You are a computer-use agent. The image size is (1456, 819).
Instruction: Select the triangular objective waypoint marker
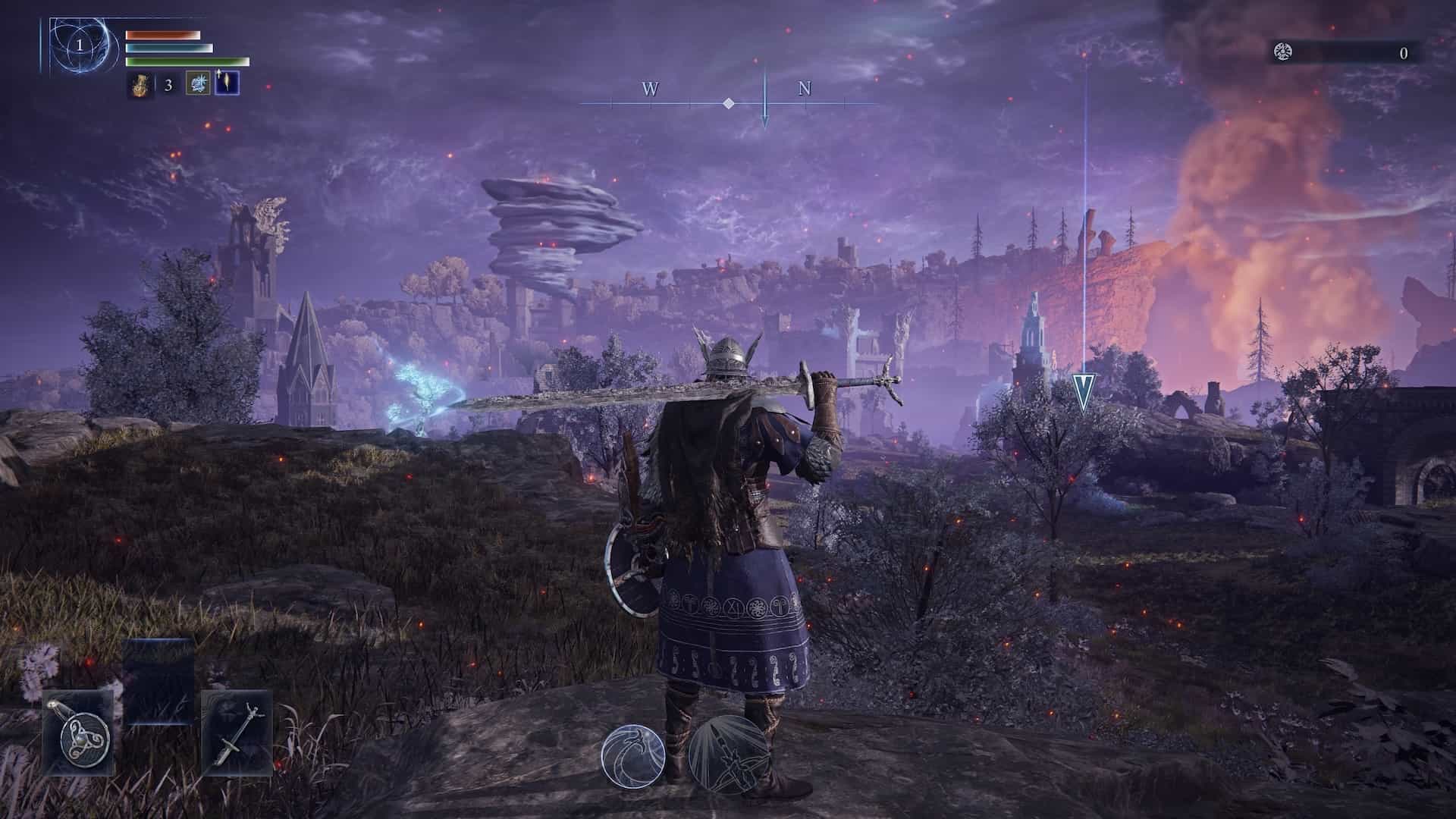pyautogui.click(x=1084, y=392)
